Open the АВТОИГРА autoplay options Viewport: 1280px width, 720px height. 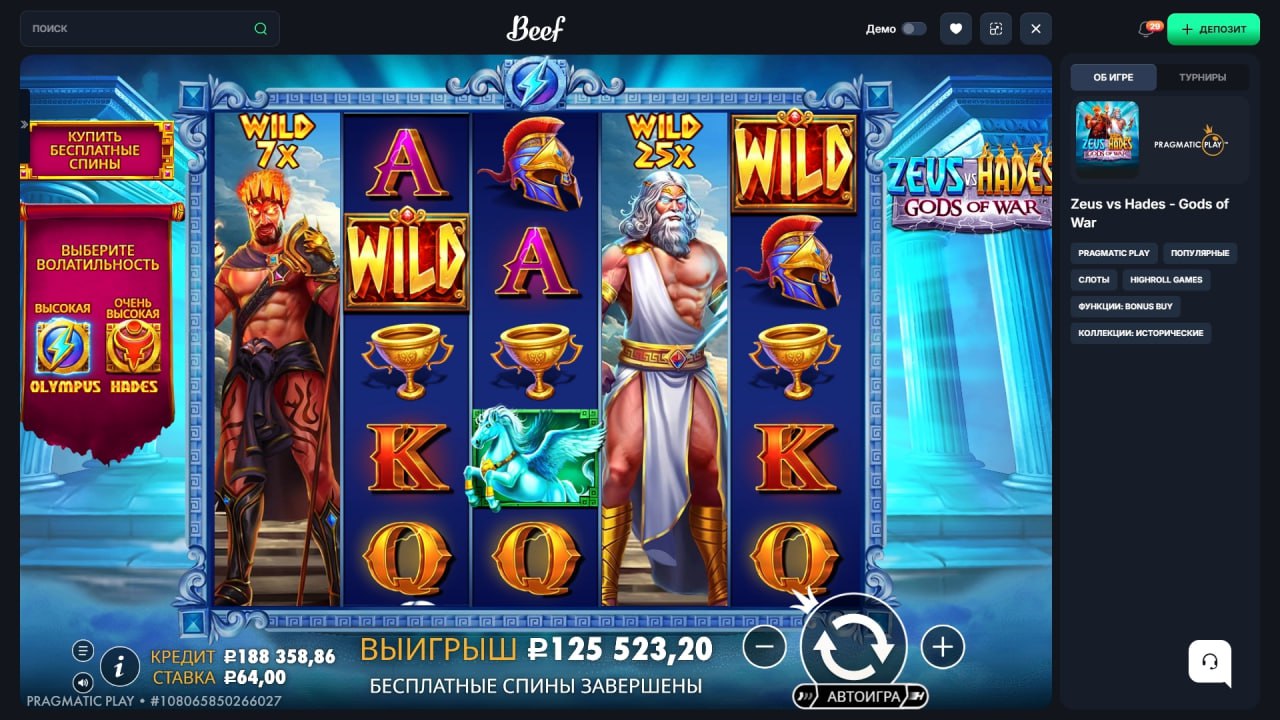click(861, 696)
